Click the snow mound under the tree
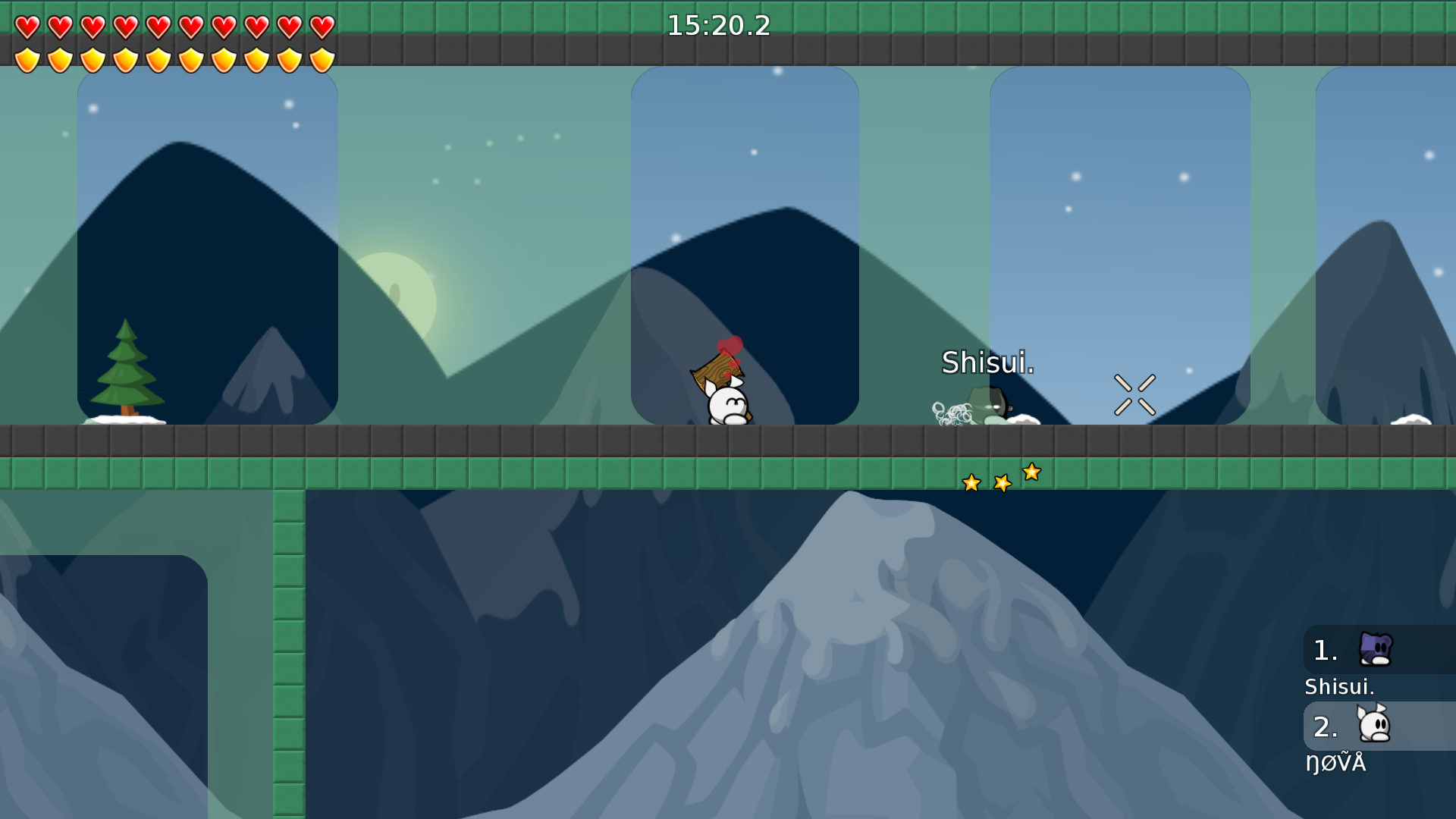 (125, 419)
